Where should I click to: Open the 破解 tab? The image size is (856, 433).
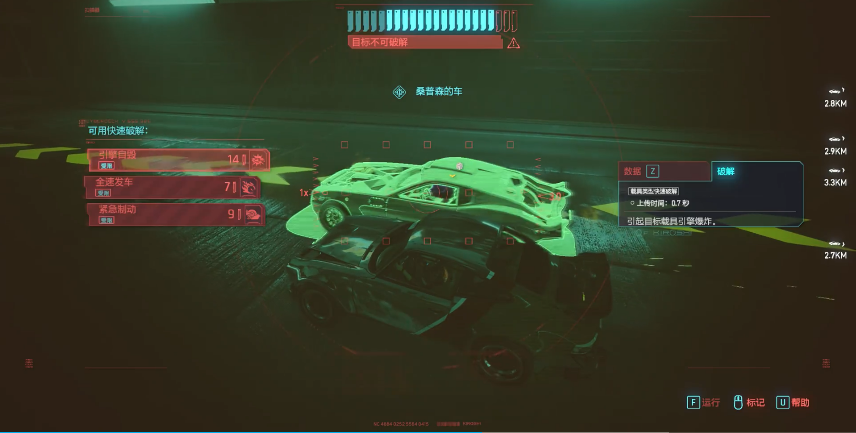click(727, 171)
